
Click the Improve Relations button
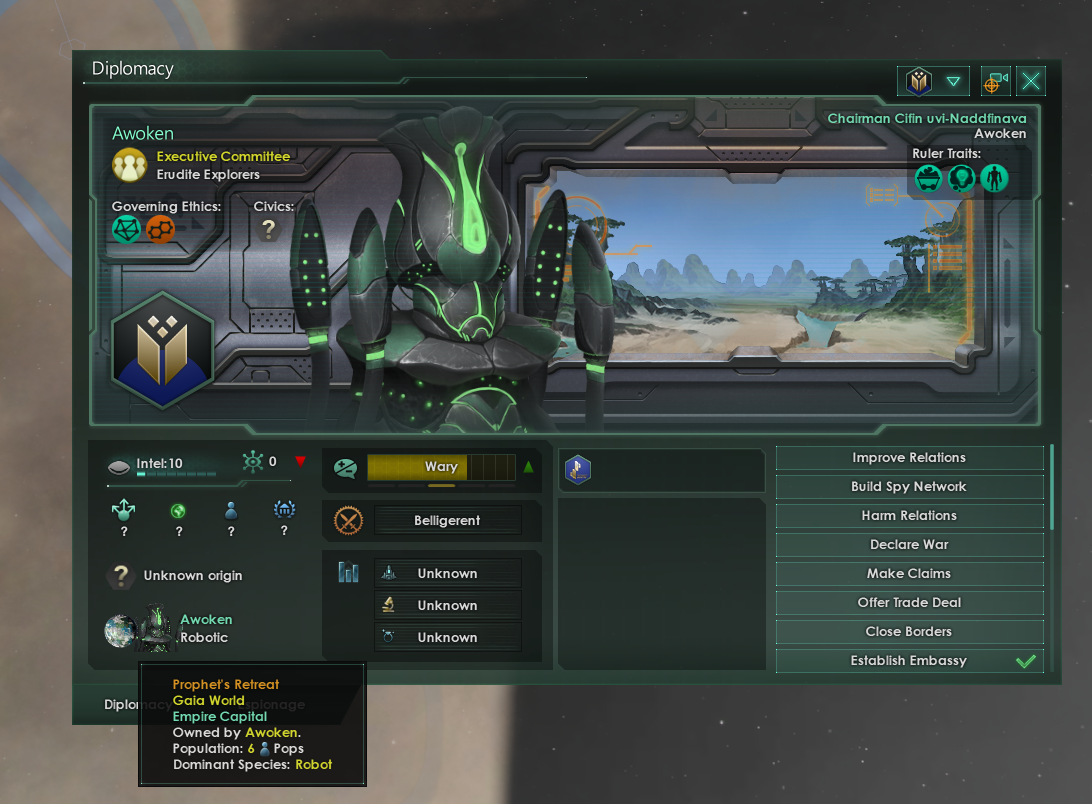(x=909, y=458)
